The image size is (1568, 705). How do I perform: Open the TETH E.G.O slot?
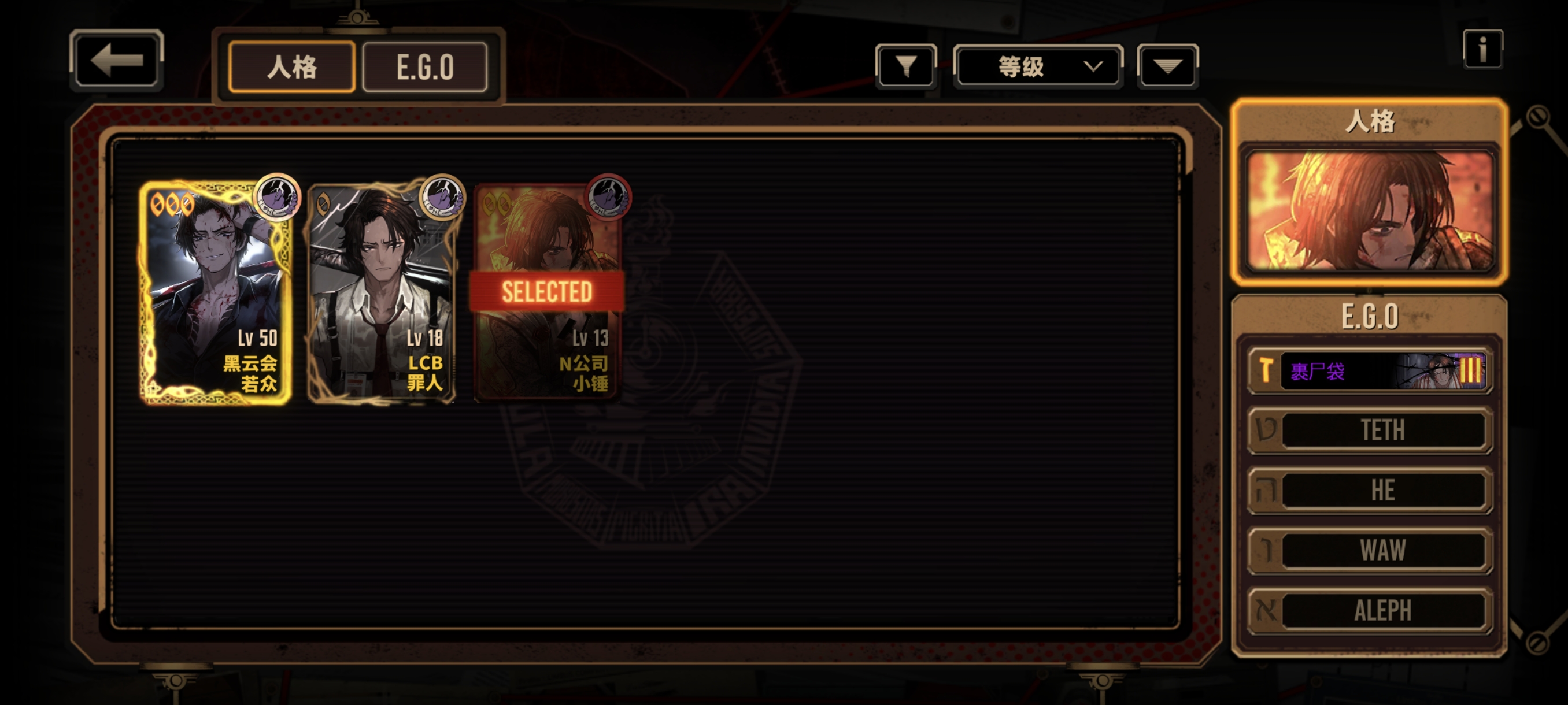click(1370, 430)
